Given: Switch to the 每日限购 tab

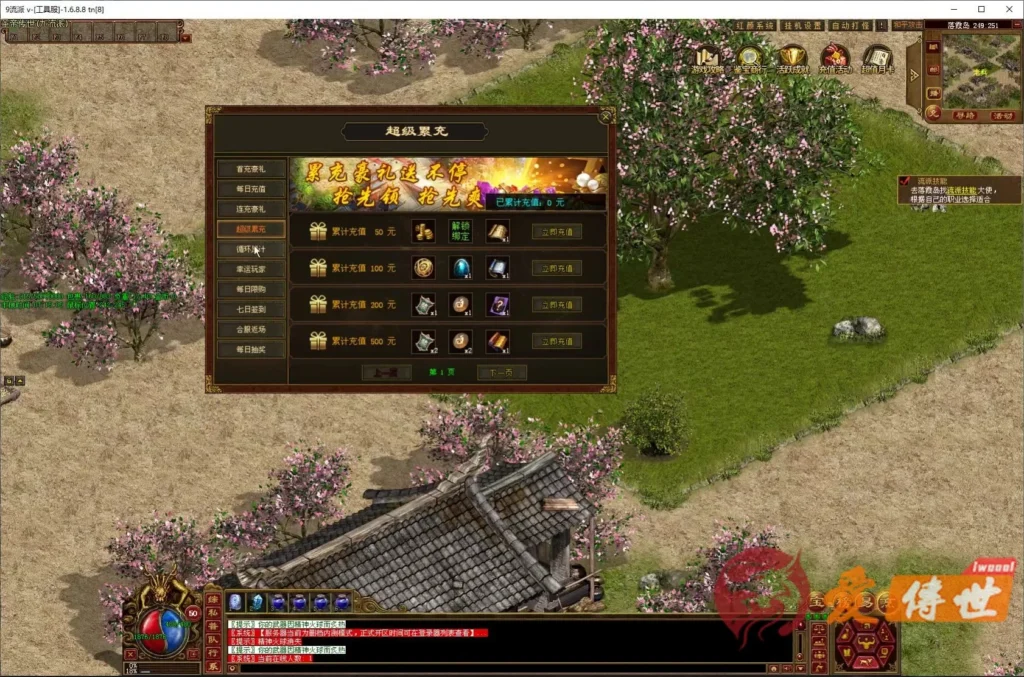Looking at the screenshot, I should [x=251, y=289].
